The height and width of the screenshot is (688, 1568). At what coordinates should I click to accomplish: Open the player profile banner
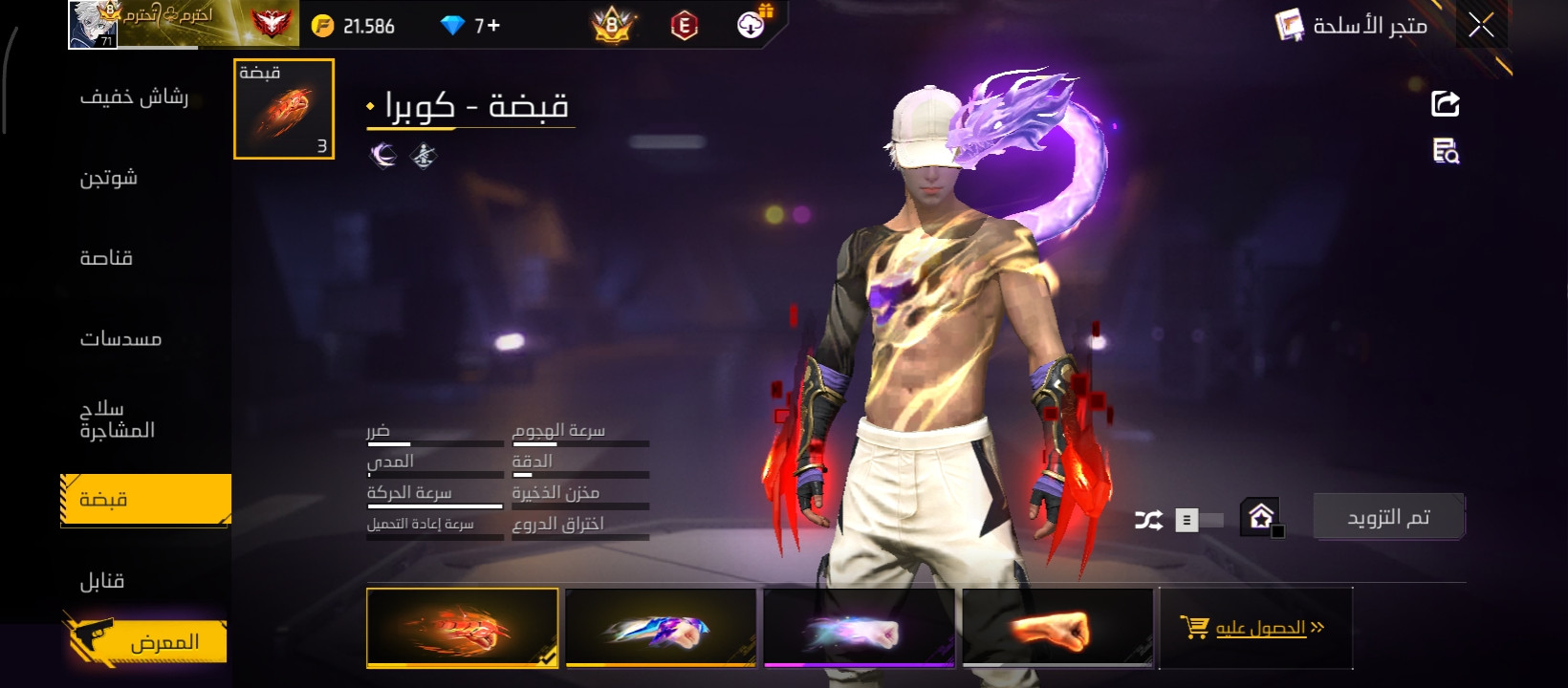pyautogui.click(x=182, y=24)
